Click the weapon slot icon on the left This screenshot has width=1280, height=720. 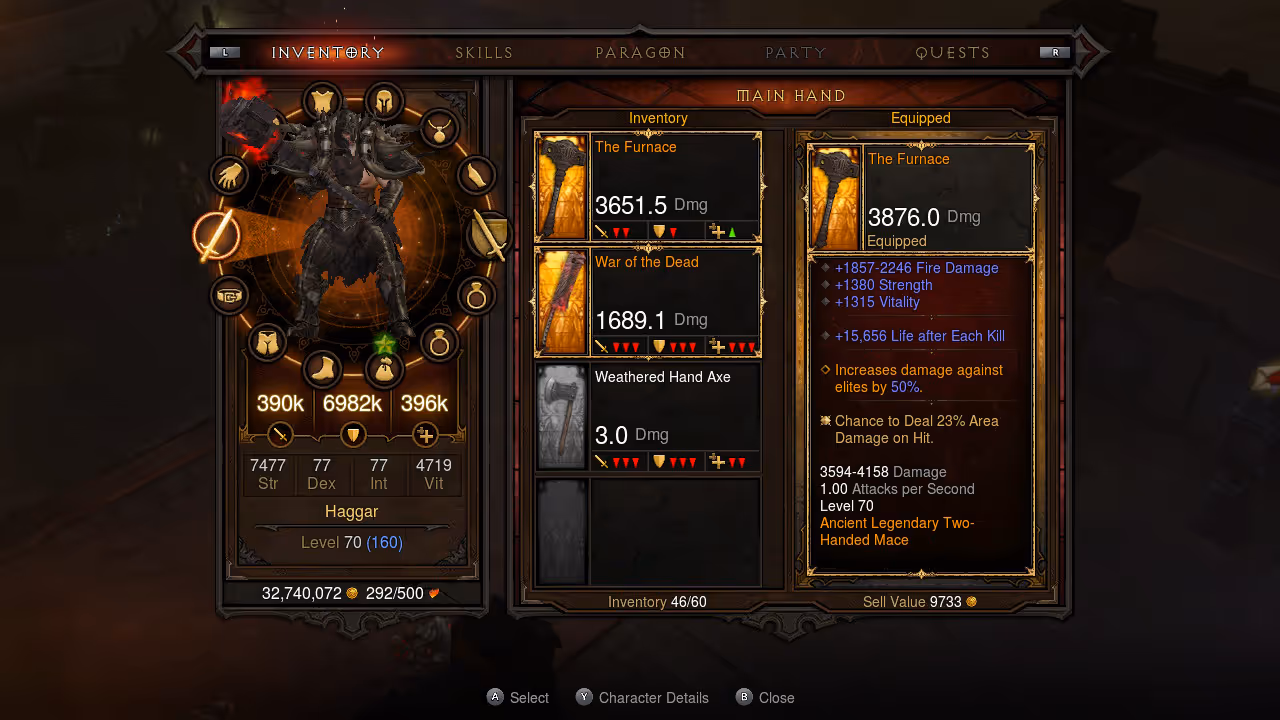point(217,237)
